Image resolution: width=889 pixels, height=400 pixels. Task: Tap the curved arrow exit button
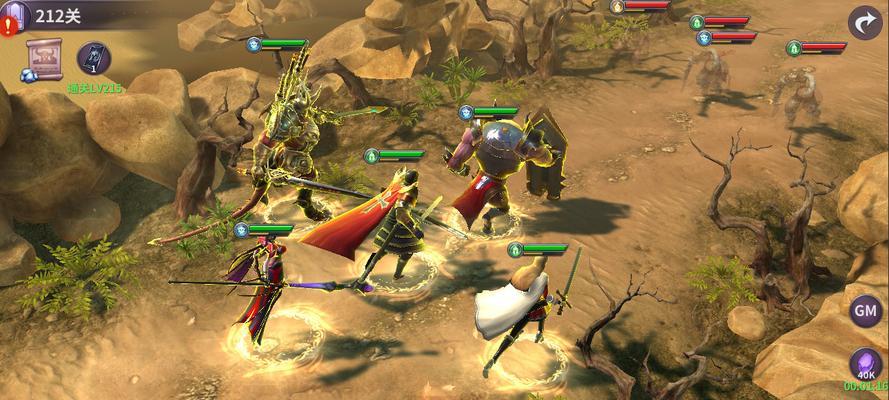point(865,22)
